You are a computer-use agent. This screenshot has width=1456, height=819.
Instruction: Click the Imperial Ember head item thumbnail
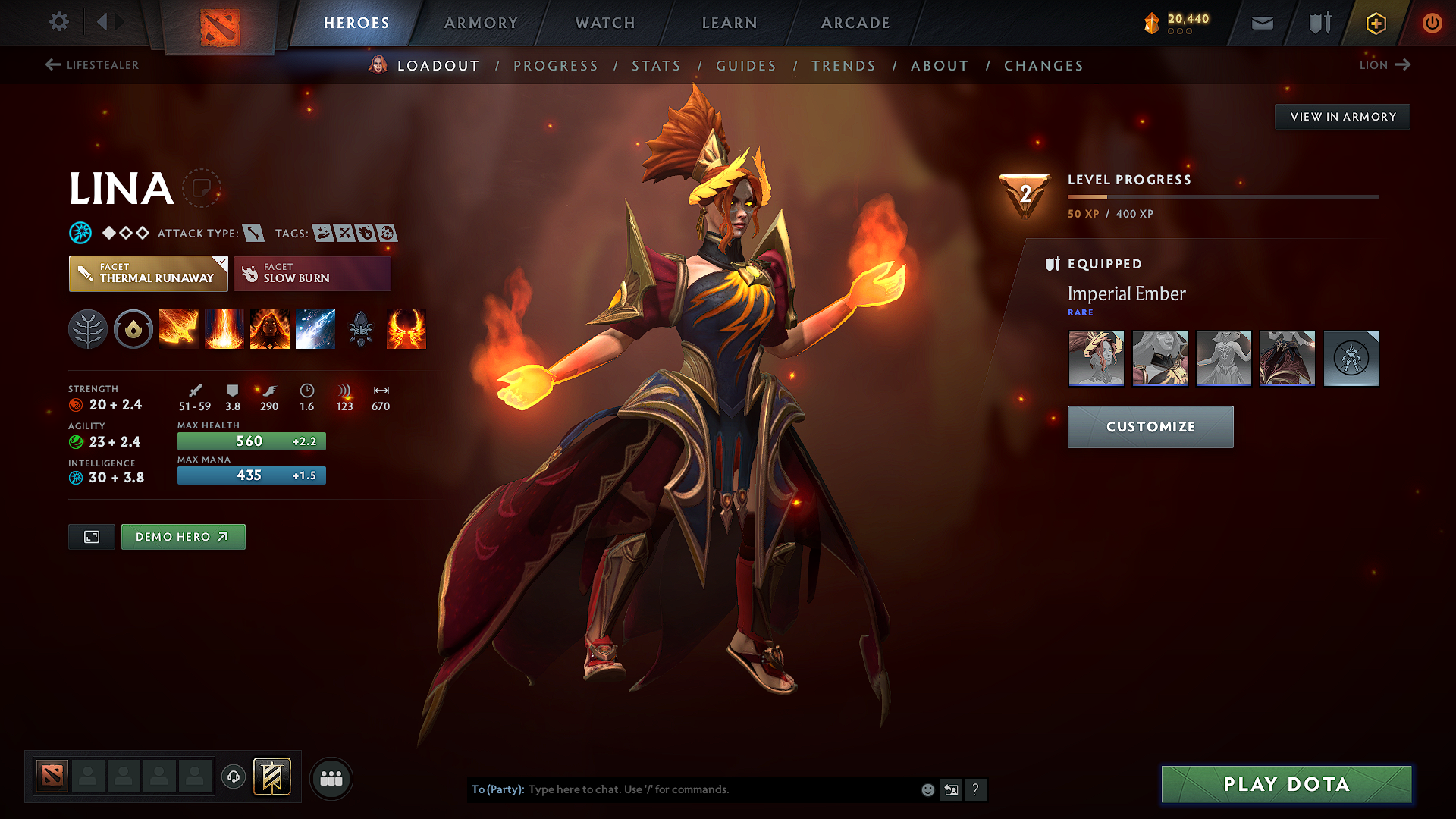(x=1096, y=358)
